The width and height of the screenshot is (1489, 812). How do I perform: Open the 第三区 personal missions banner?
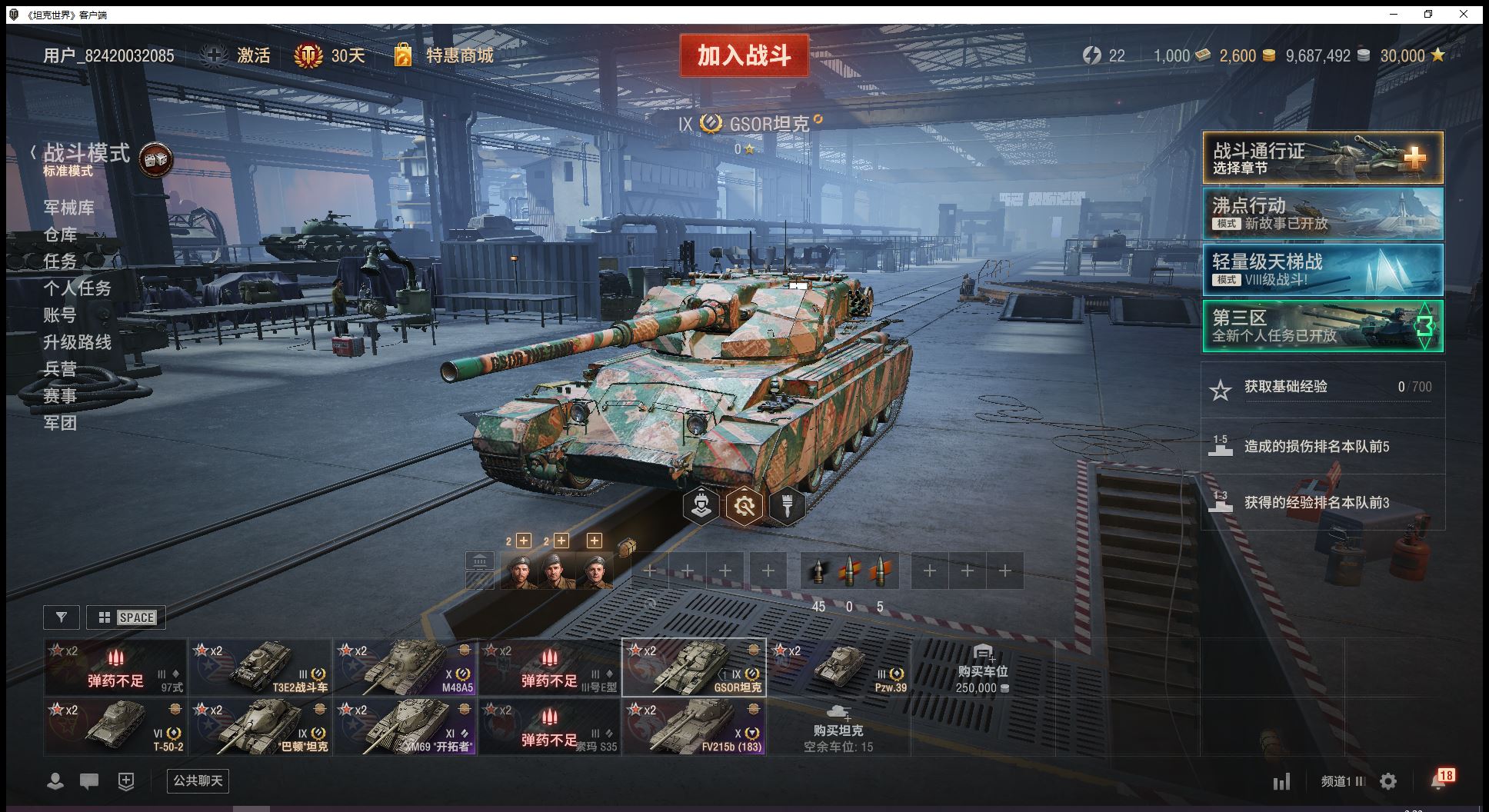click(x=1322, y=326)
